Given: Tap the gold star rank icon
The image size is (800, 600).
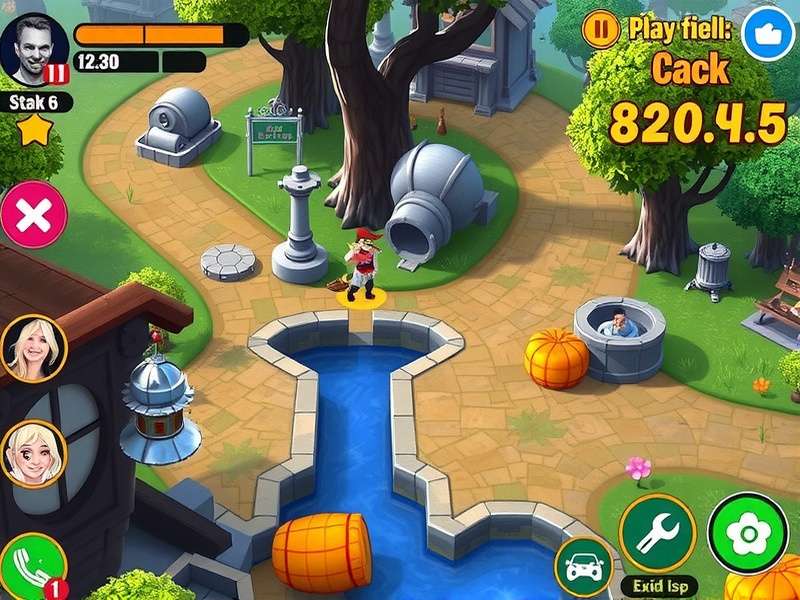Looking at the screenshot, I should point(35,129).
